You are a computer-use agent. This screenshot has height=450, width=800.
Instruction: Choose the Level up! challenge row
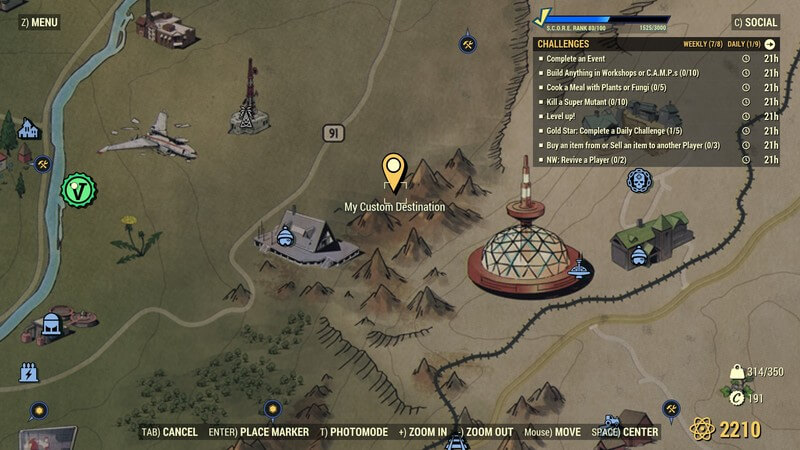570,116
